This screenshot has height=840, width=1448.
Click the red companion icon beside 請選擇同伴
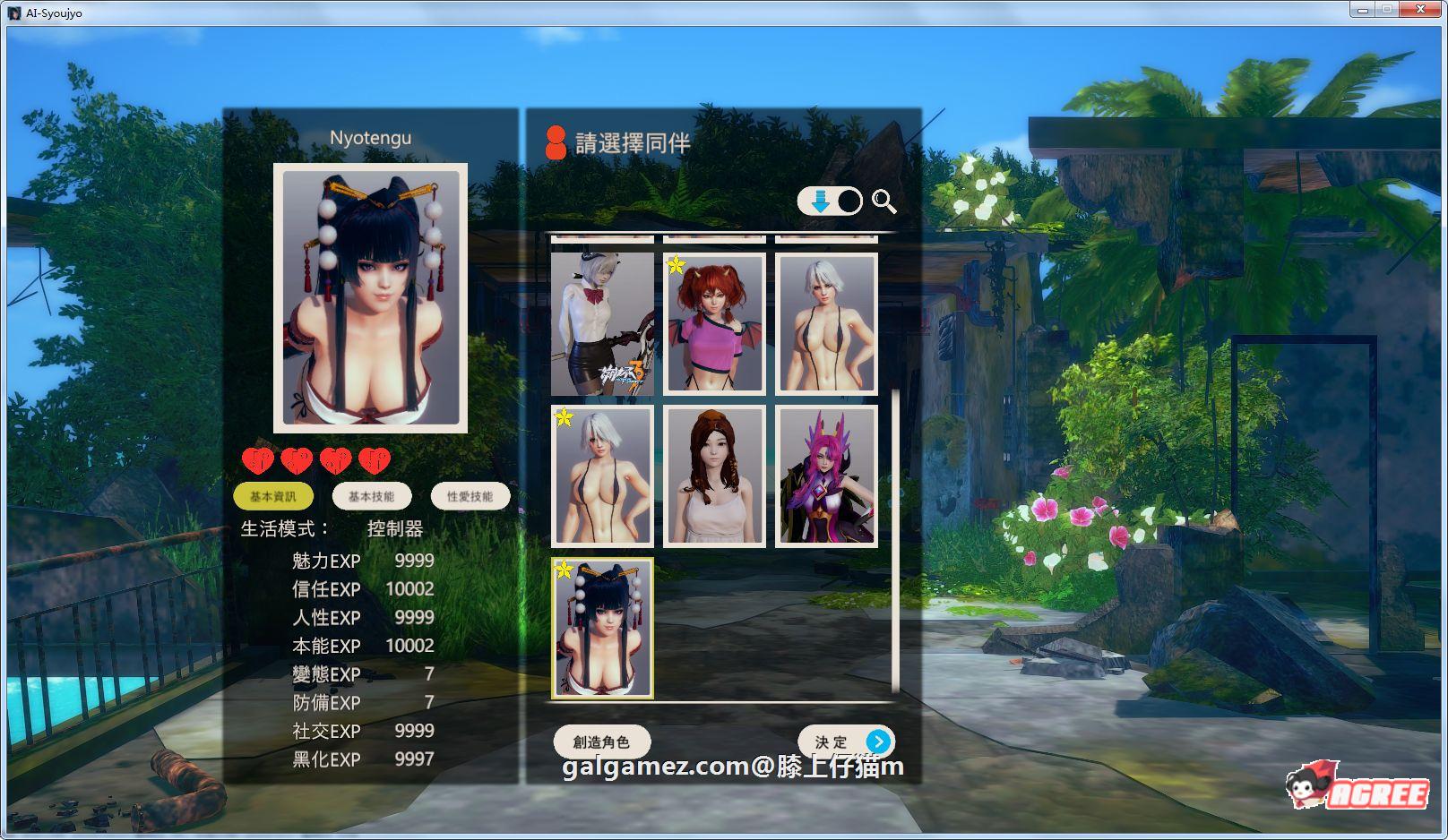tap(557, 142)
